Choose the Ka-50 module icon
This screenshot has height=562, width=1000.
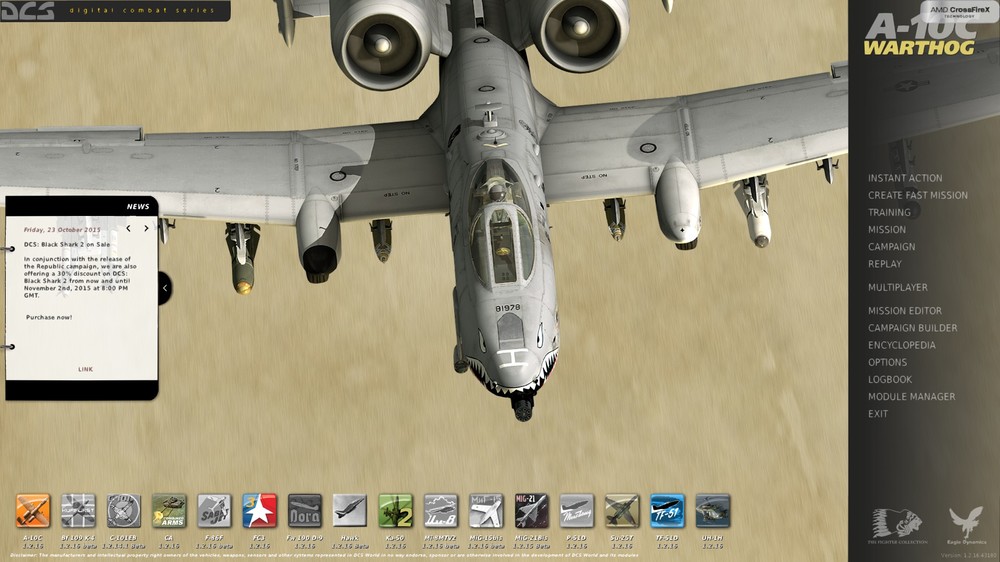[x=395, y=511]
